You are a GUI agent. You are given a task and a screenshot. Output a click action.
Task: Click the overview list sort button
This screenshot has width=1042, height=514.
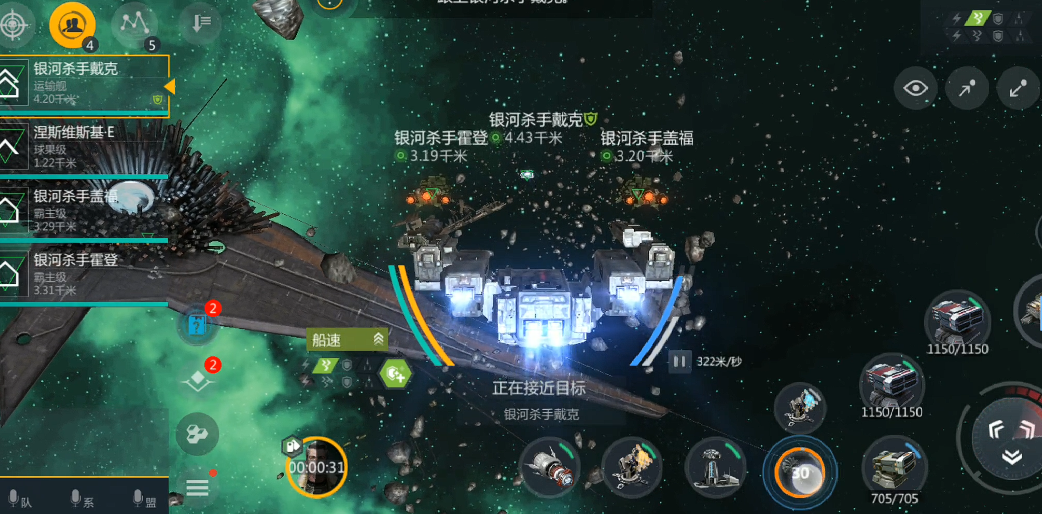coord(202,23)
